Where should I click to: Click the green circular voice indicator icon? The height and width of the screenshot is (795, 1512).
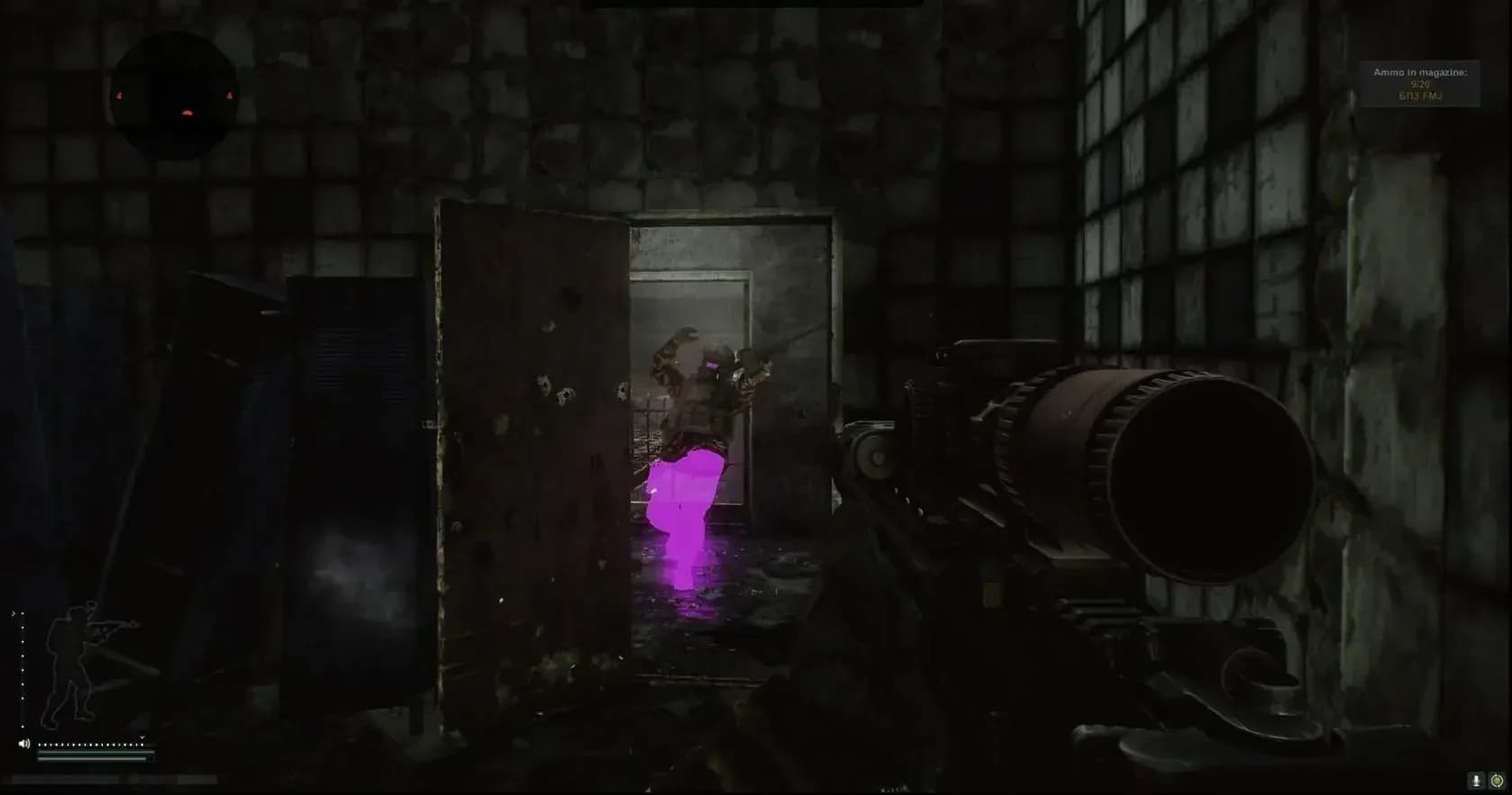click(1498, 780)
